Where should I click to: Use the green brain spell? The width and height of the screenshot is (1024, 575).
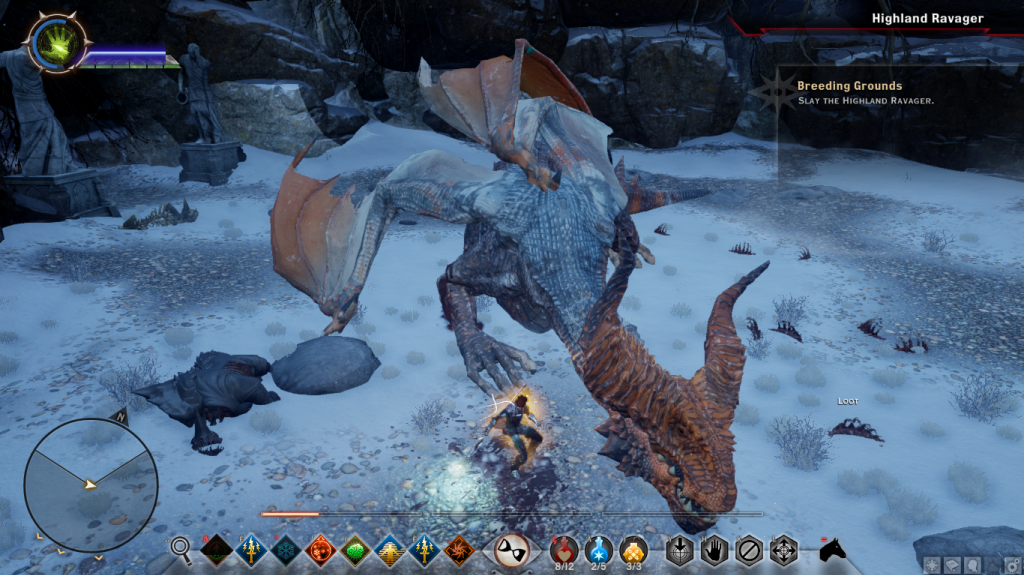click(x=355, y=549)
